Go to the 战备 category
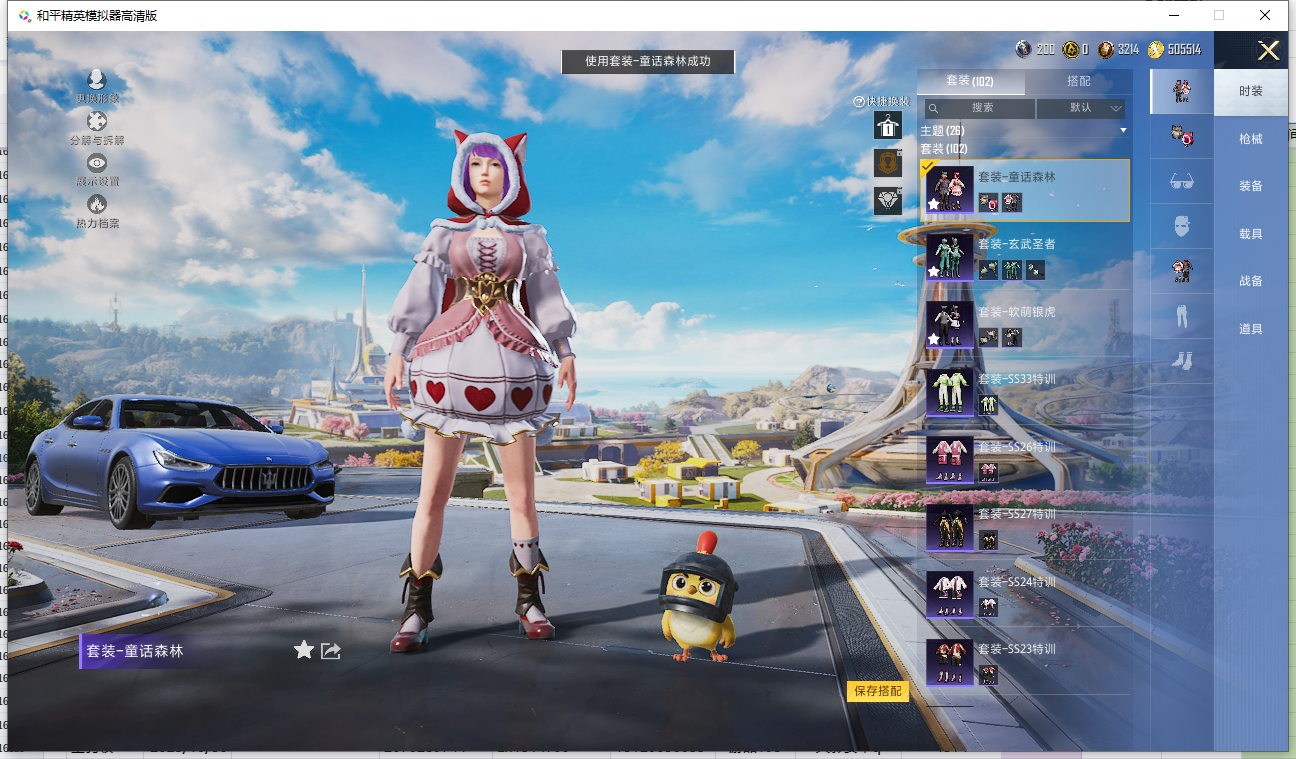This screenshot has height=759, width=1296. 1250,281
